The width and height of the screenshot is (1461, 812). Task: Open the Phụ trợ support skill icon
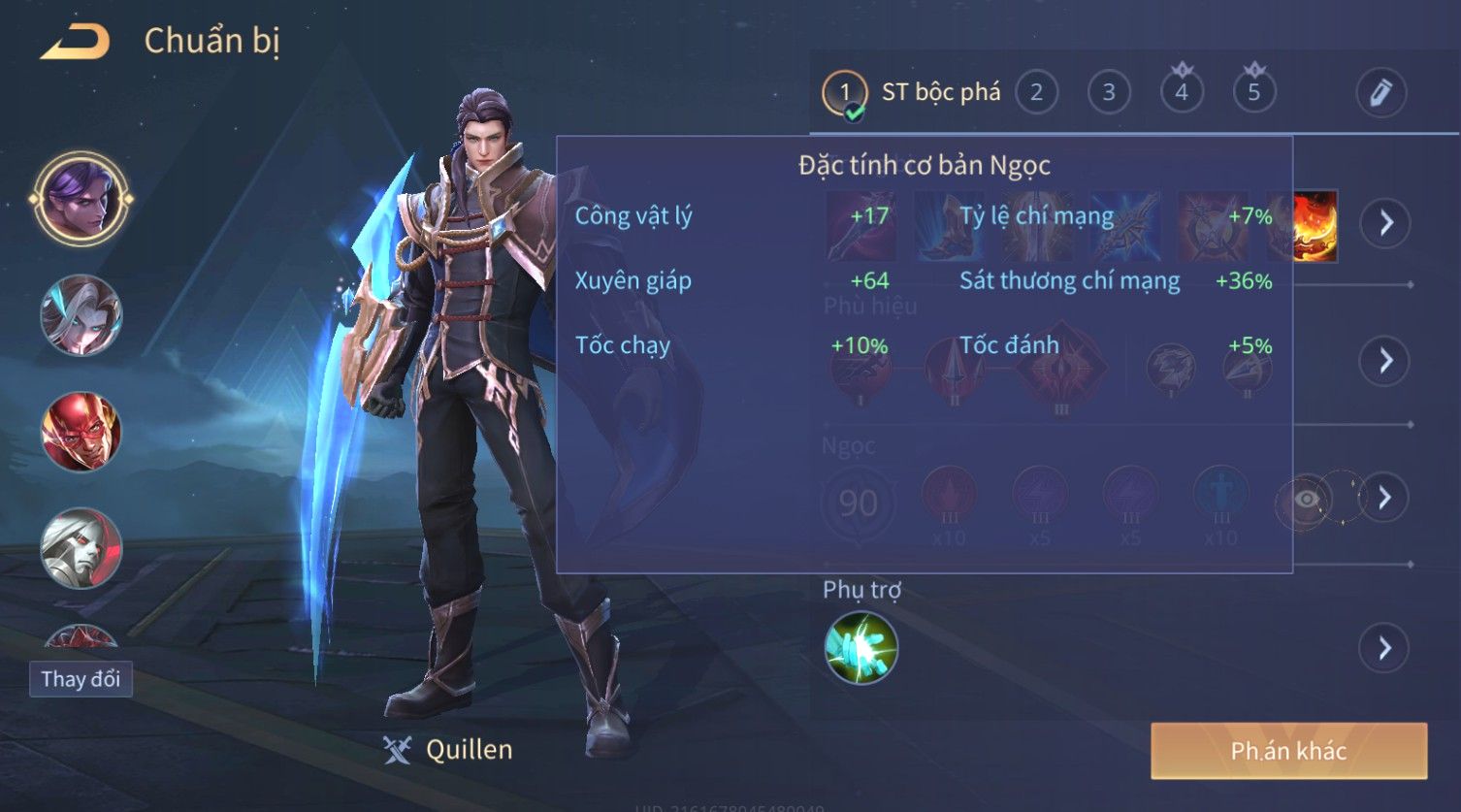[860, 648]
